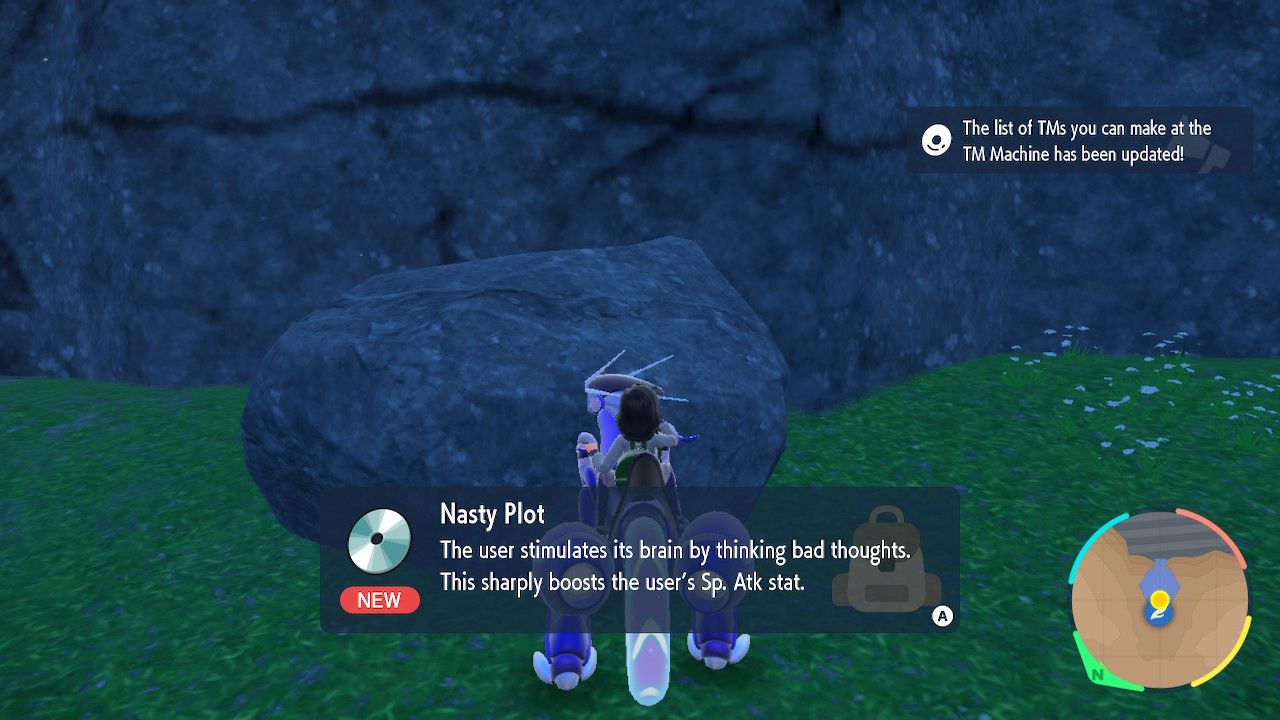1280x720 pixels.
Task: Select the Nasty Plot title text
Action: click(x=490, y=514)
